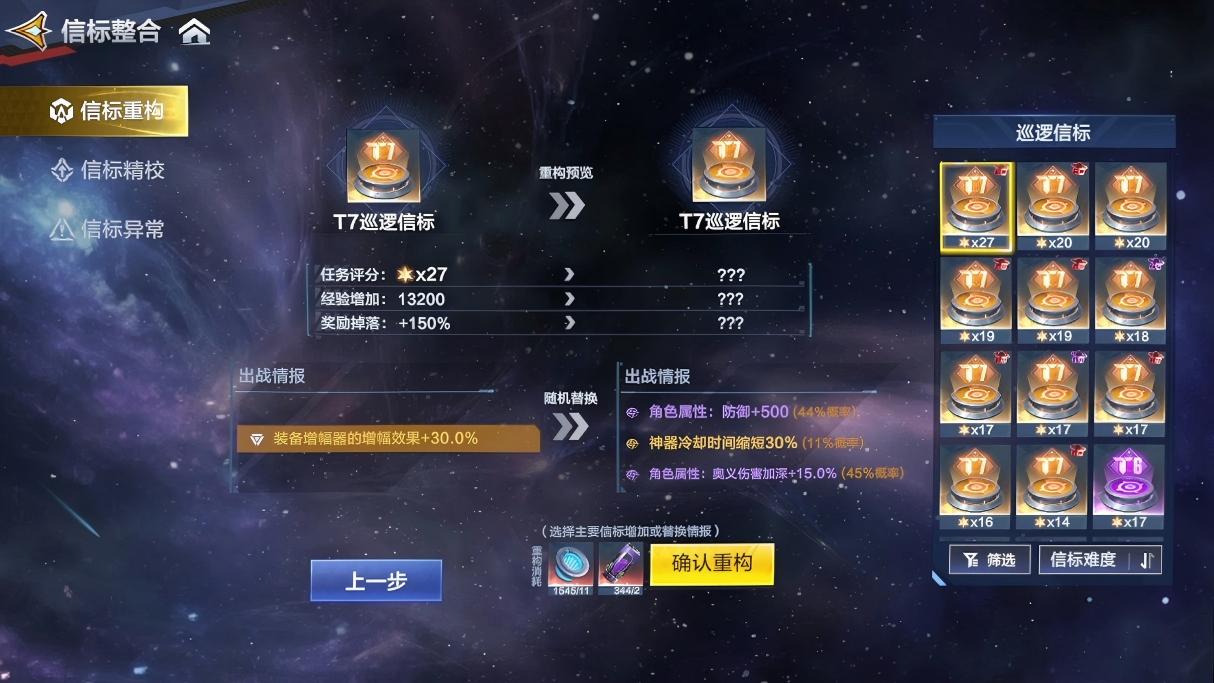Inspect the purple canister cost item 344/2

pyautogui.click(x=622, y=566)
